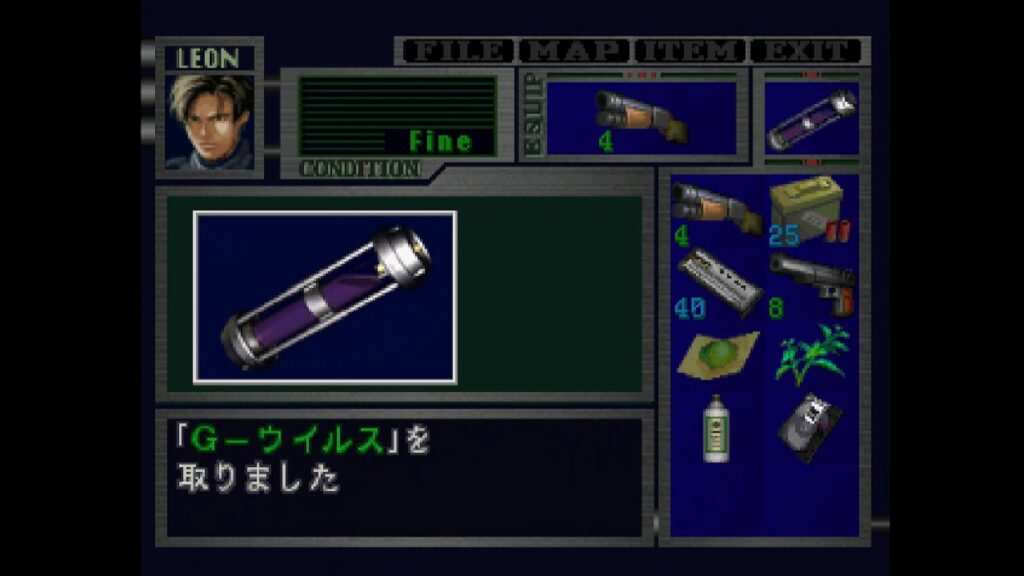Viewport: 1024px width, 576px height.
Task: Select the ITEM menu tab
Action: click(692, 51)
